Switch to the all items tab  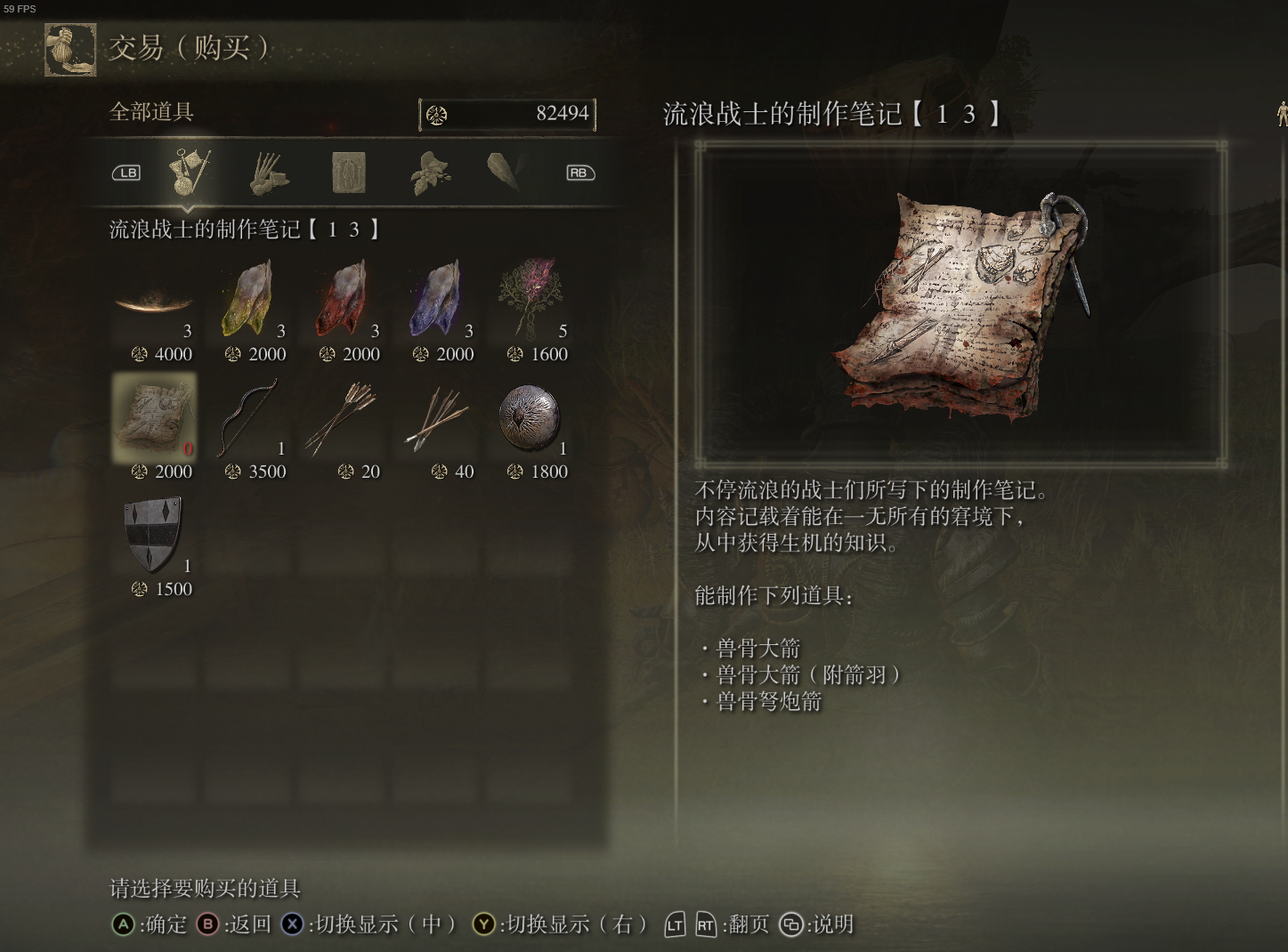click(x=190, y=173)
